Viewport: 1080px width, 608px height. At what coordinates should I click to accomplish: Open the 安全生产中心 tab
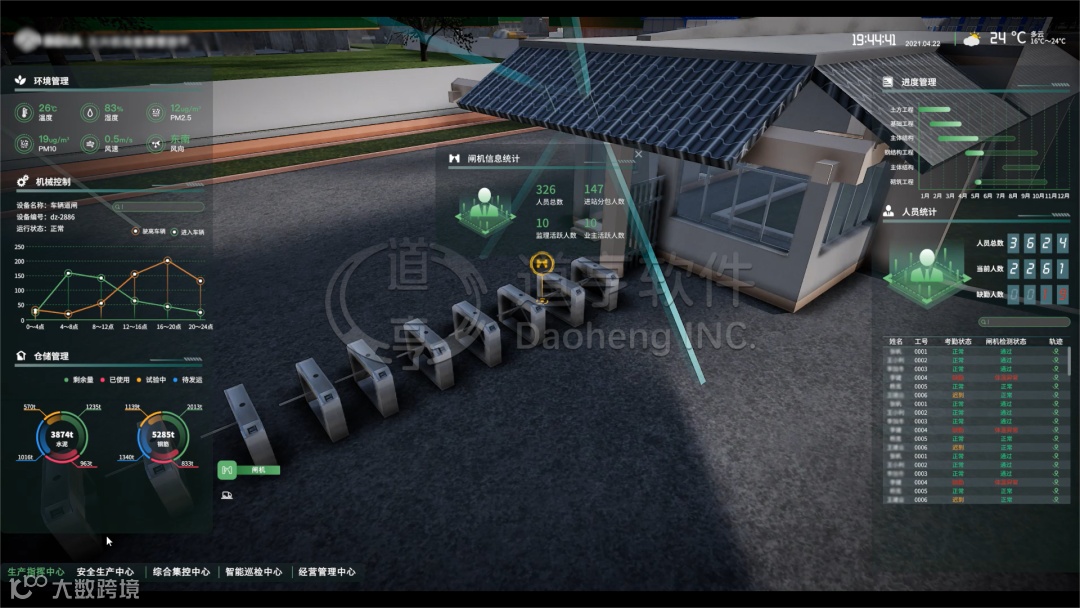click(x=105, y=572)
